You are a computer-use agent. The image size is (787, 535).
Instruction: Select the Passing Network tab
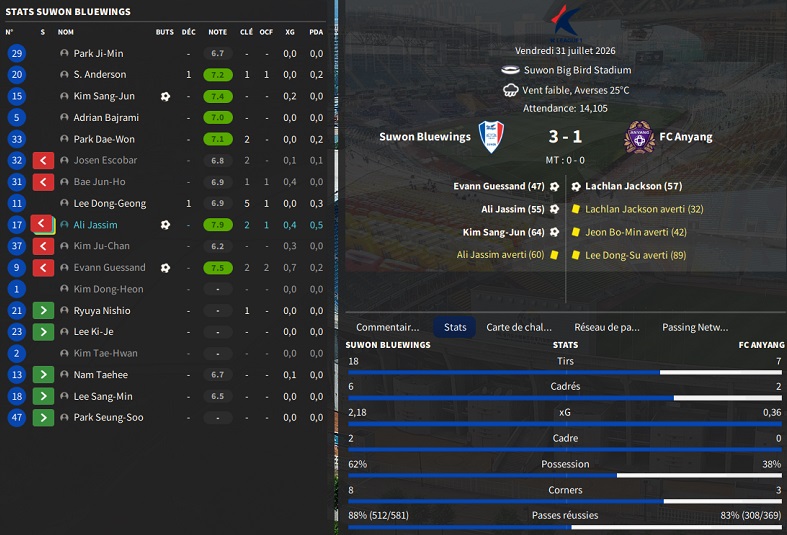[695, 327]
